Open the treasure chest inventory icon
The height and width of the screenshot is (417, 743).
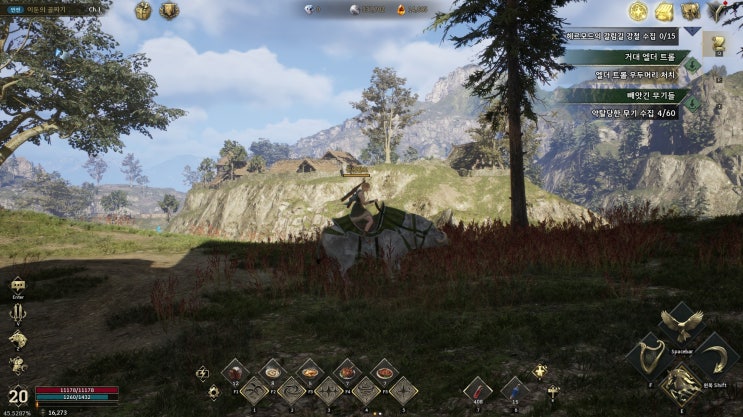(690, 12)
